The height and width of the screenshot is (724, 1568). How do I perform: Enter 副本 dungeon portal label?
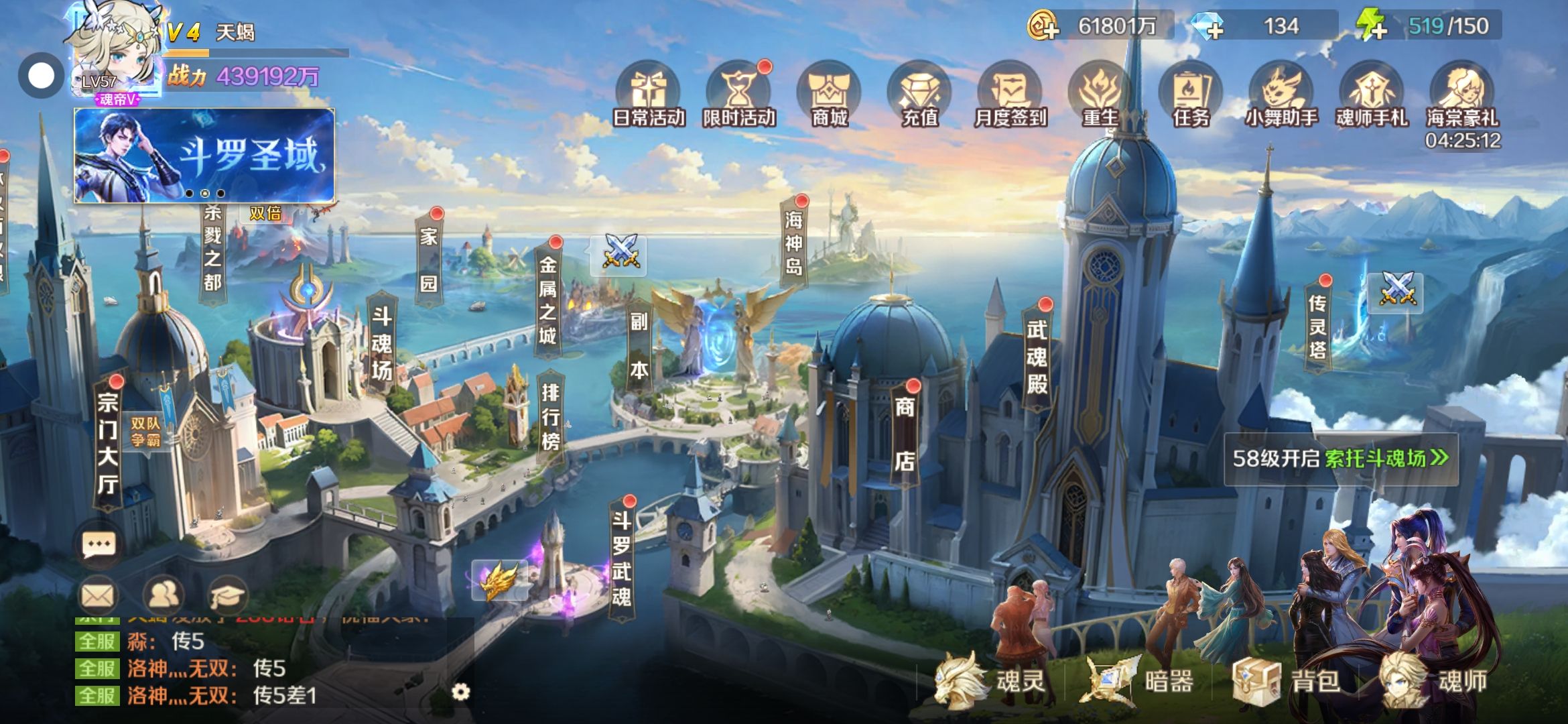pos(639,345)
